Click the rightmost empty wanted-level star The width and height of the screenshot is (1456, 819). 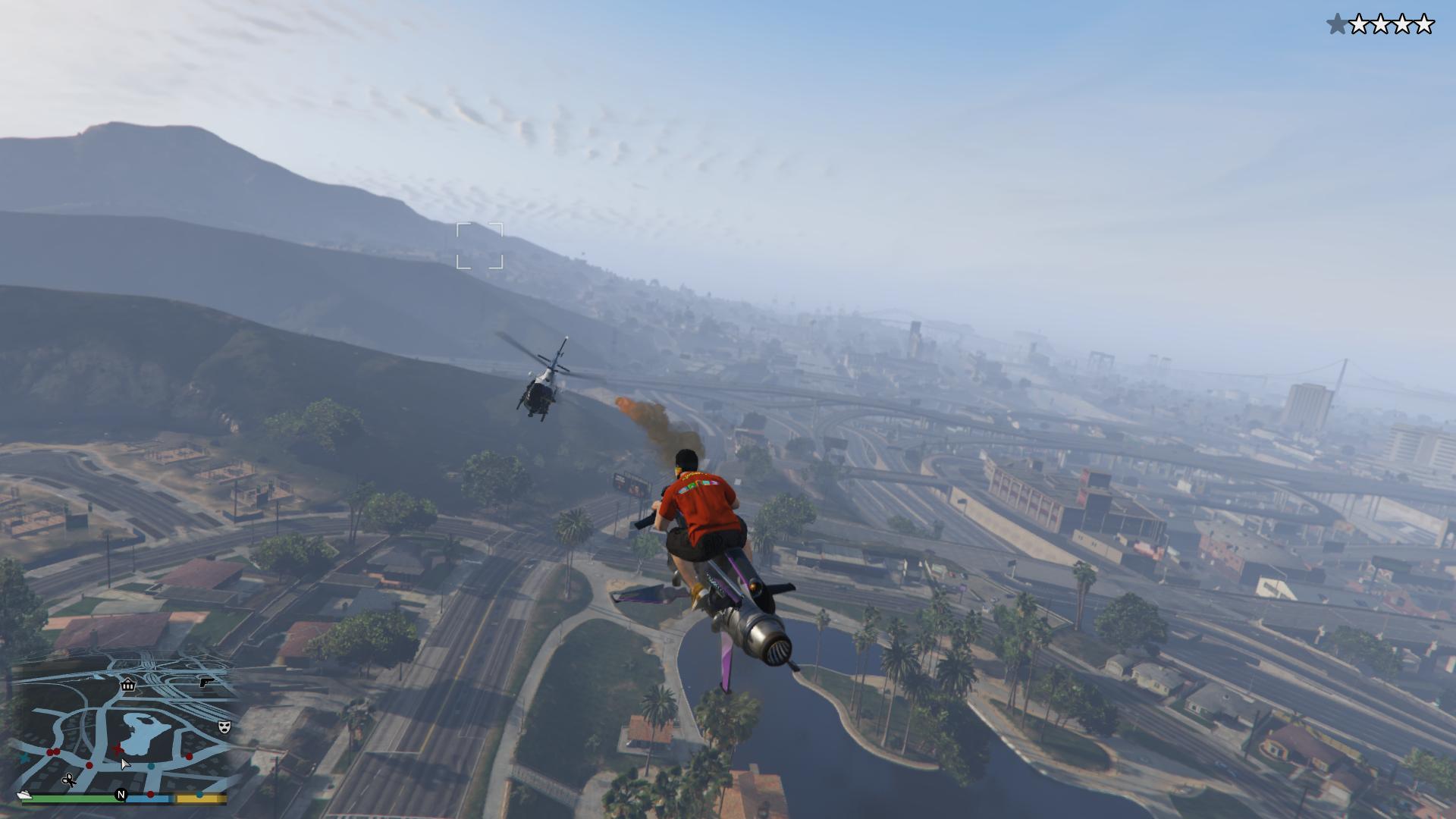pos(1423,24)
